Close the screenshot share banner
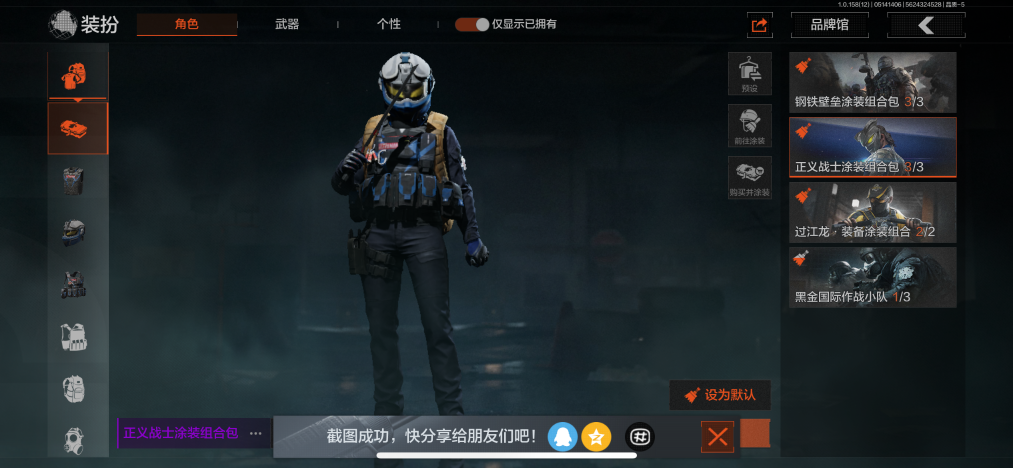The image size is (1013, 468). tap(717, 436)
